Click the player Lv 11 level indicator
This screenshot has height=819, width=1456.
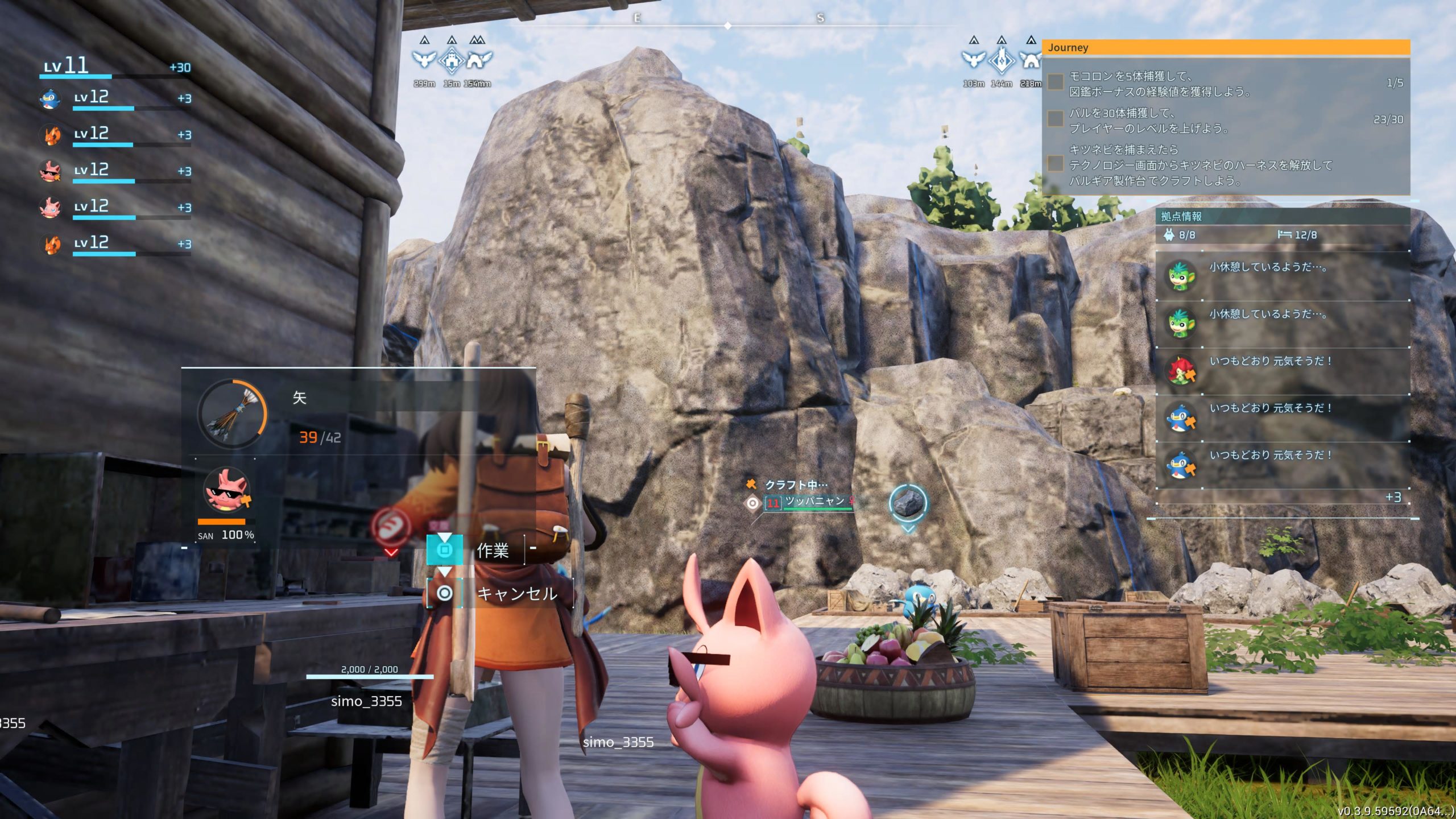(x=67, y=66)
